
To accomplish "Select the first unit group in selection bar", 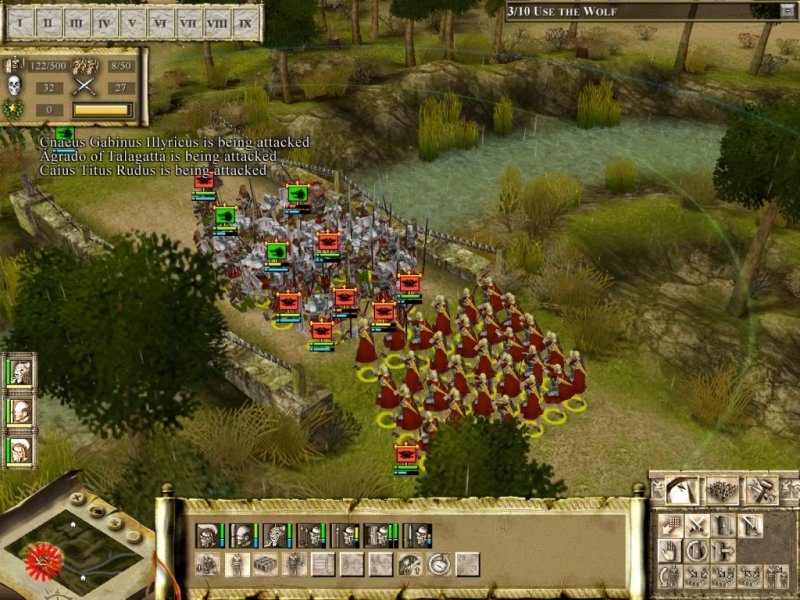I will click(208, 536).
